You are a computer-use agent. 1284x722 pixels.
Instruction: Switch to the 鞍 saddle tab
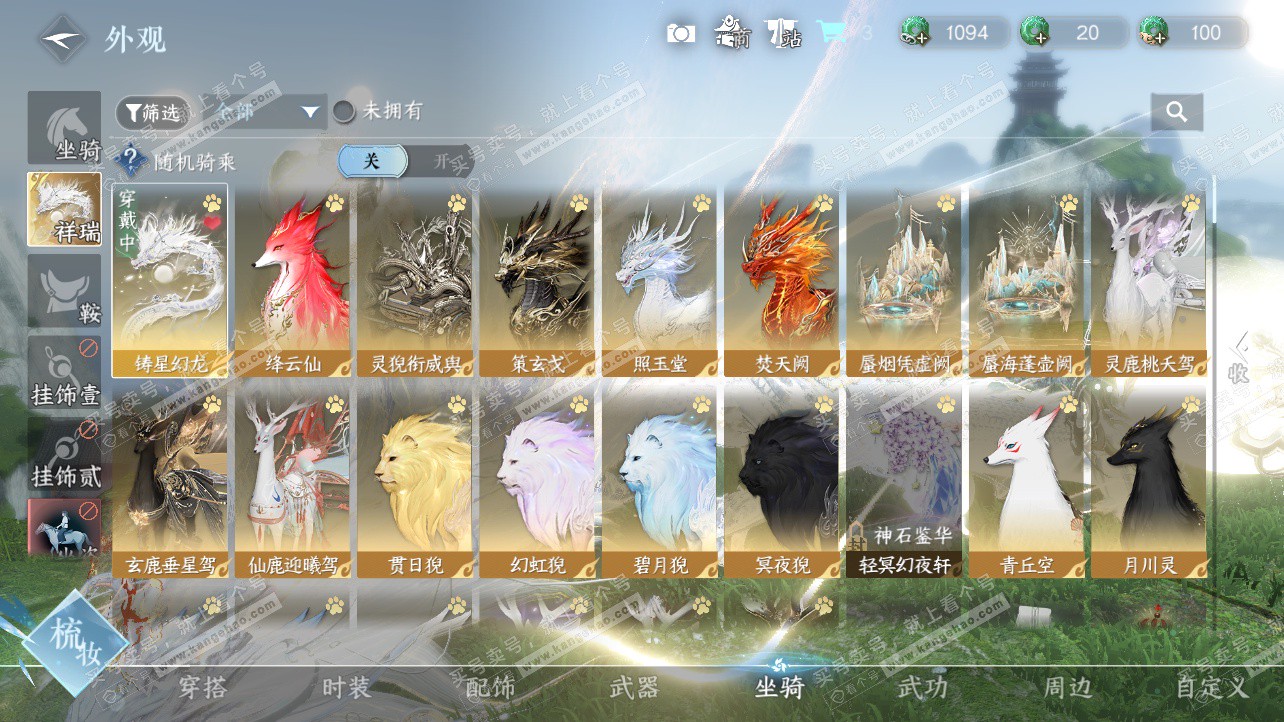pyautogui.click(x=64, y=291)
